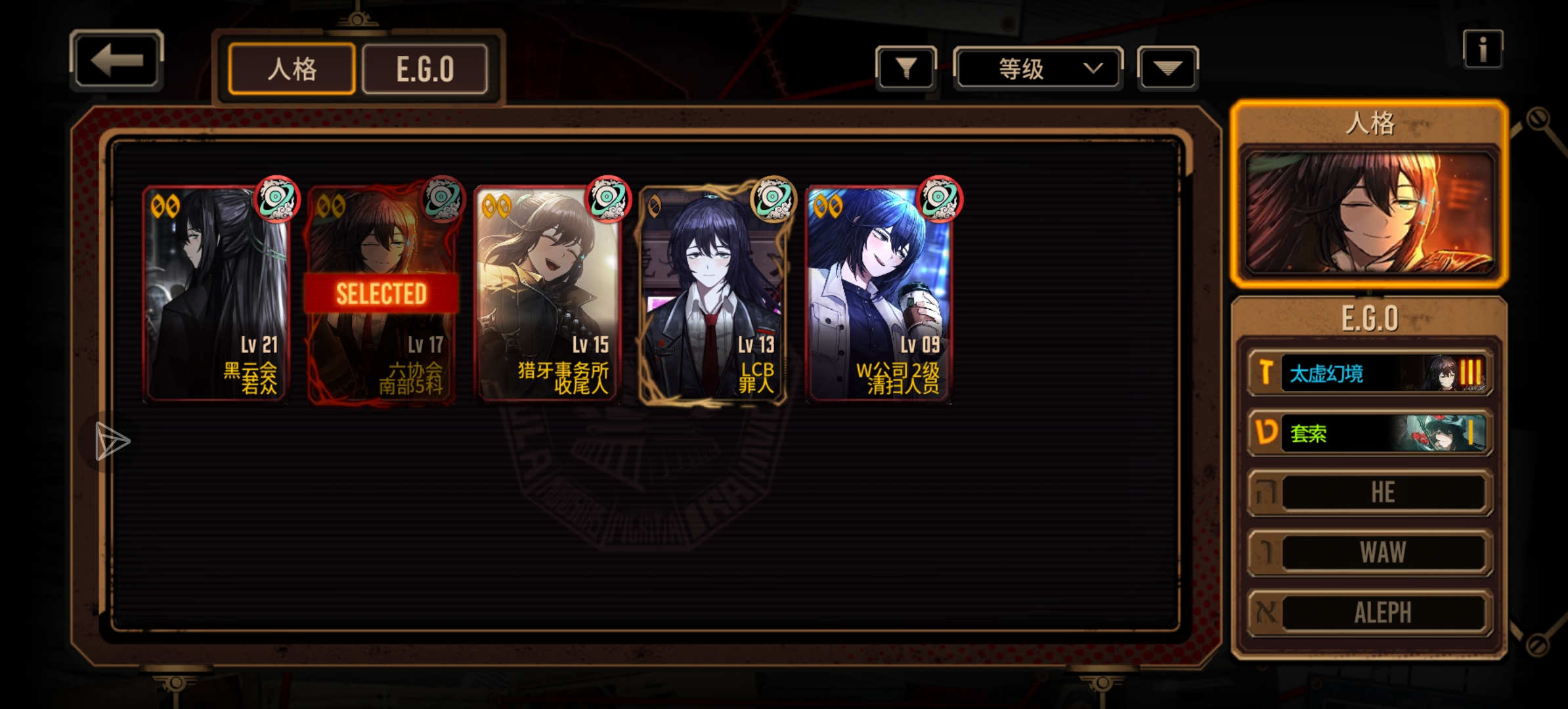Open the 等级 sort dropdown

pyautogui.click(x=1037, y=68)
